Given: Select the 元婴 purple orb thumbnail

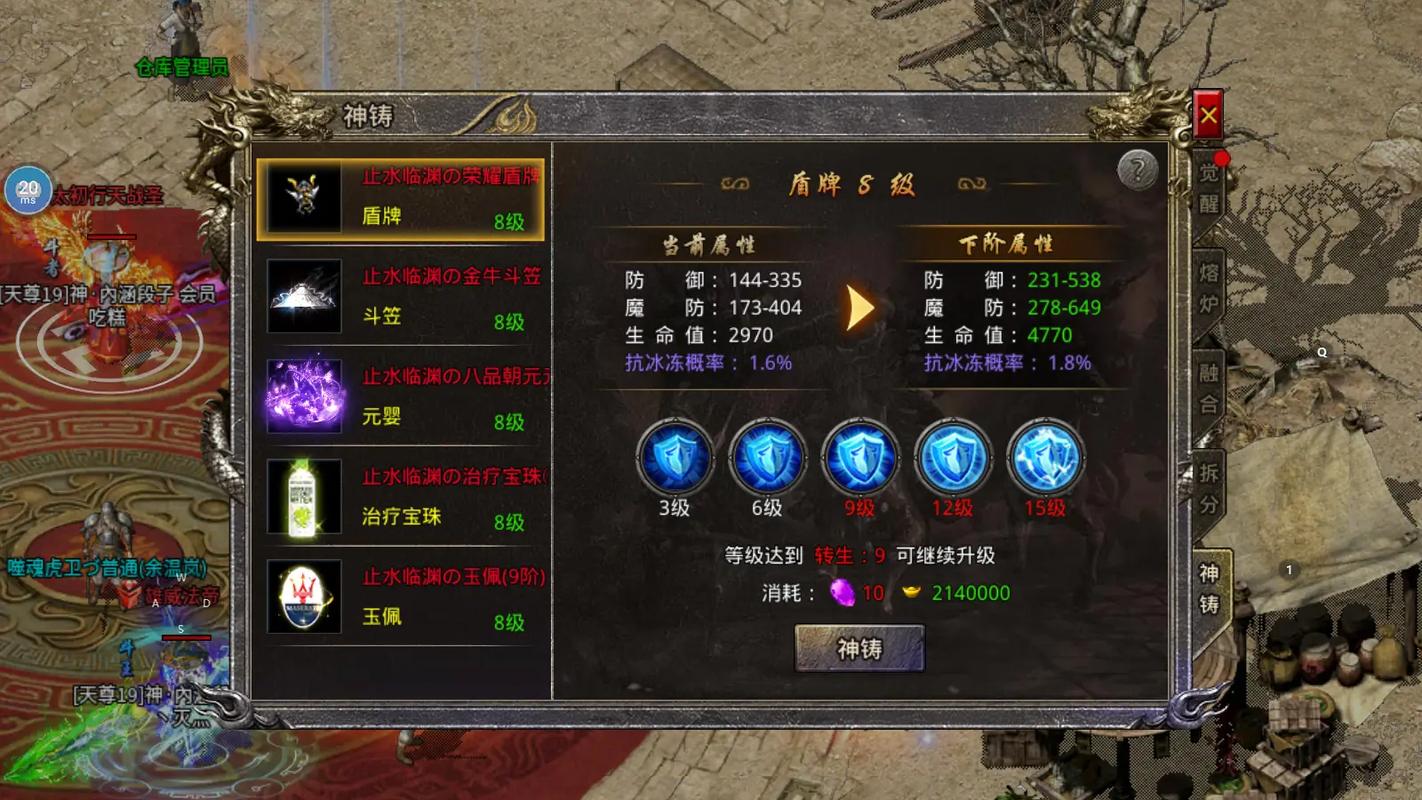Looking at the screenshot, I should tap(303, 396).
